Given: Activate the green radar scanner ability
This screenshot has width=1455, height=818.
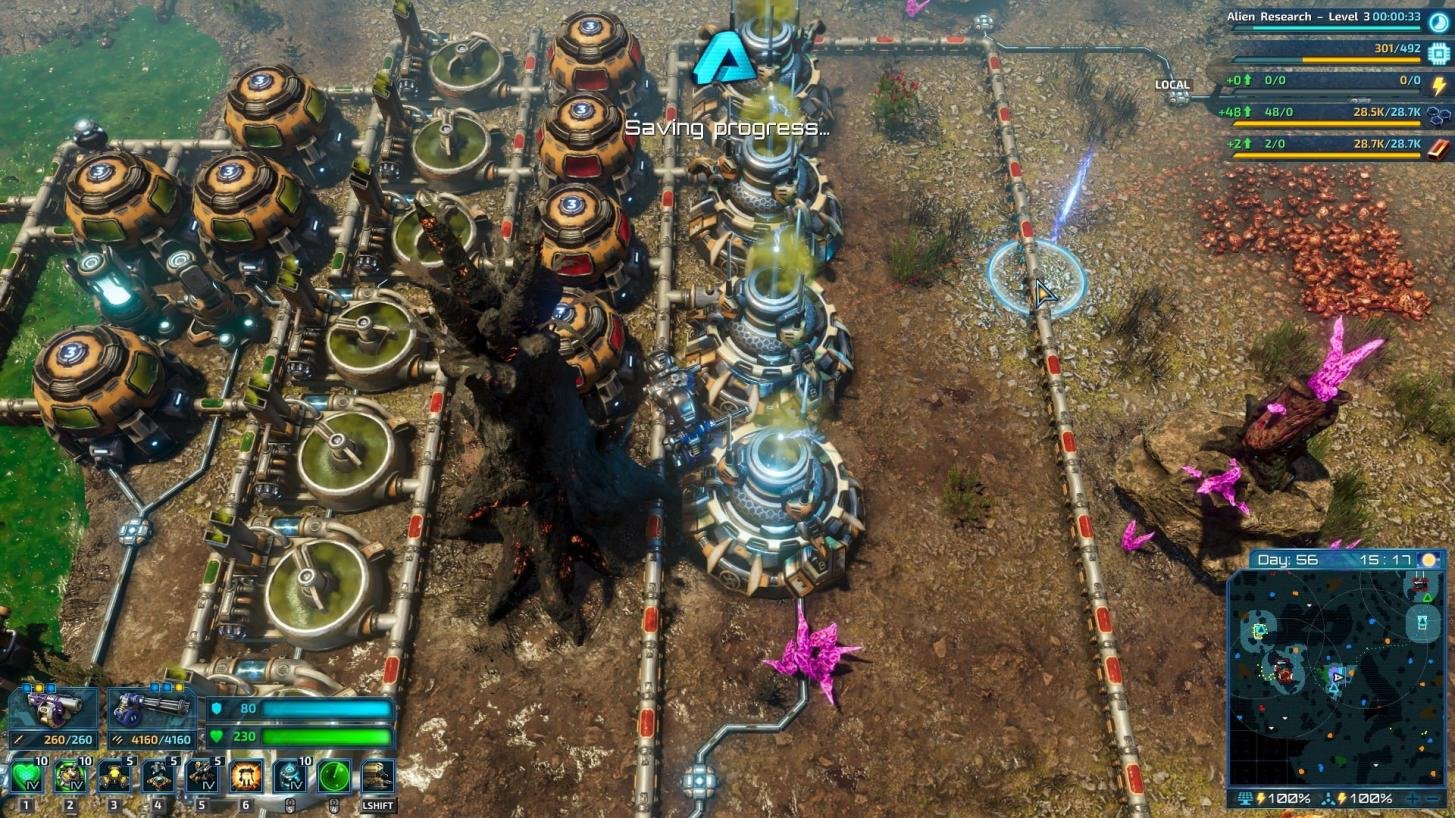Looking at the screenshot, I should pos(333,775).
